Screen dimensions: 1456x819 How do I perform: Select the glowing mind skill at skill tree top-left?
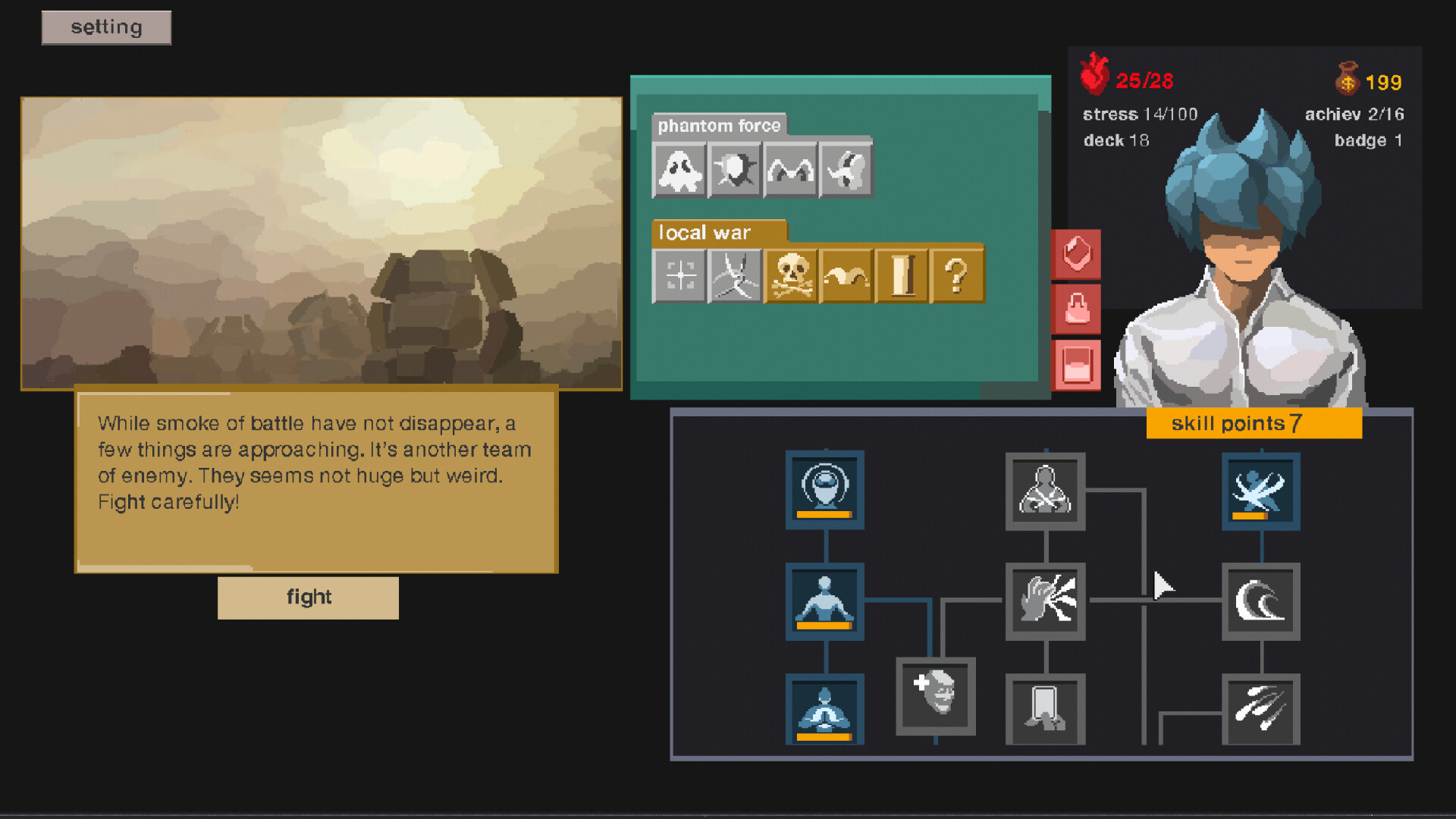824,489
